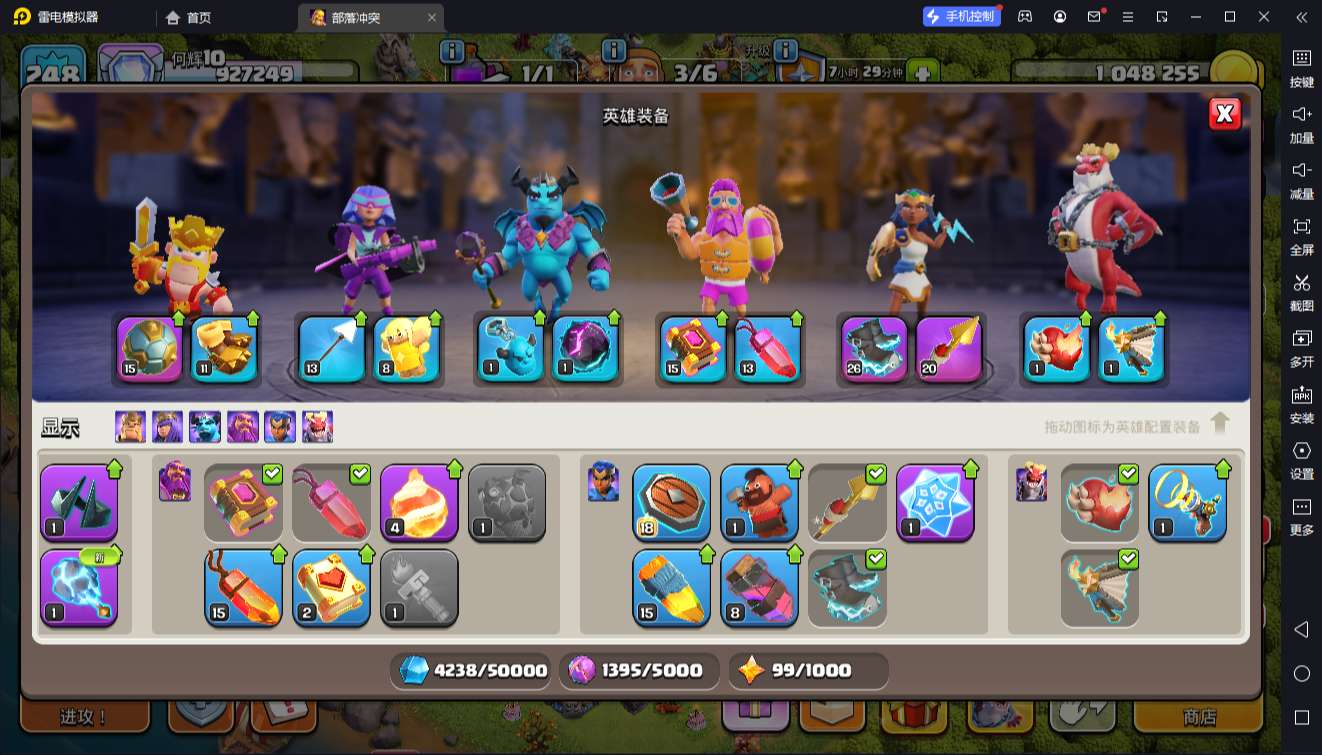Select the Barbarian King's gauntlet equipment slot
The height and width of the screenshot is (755, 1322).
(x=224, y=348)
